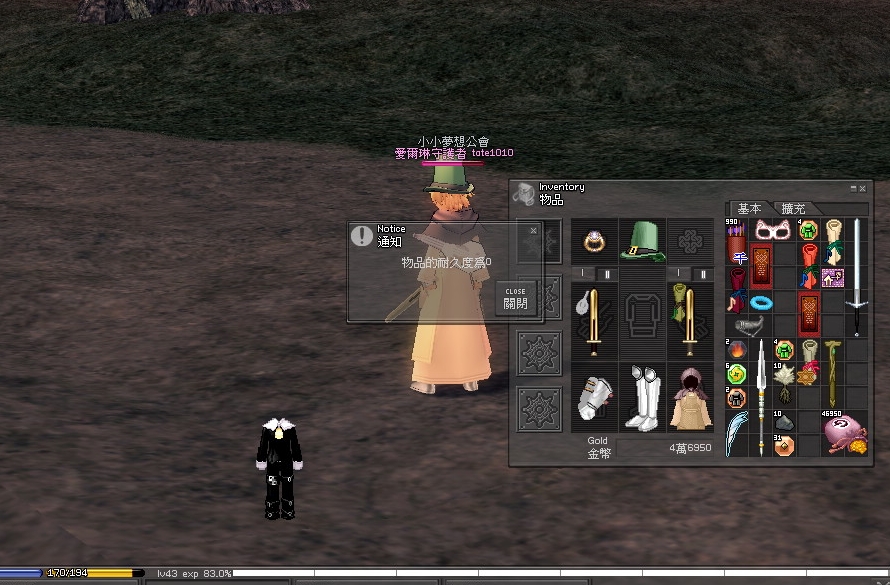Viewport: 890px width, 585px height.
Task: Pick the campfire kit item
Action: point(737,351)
